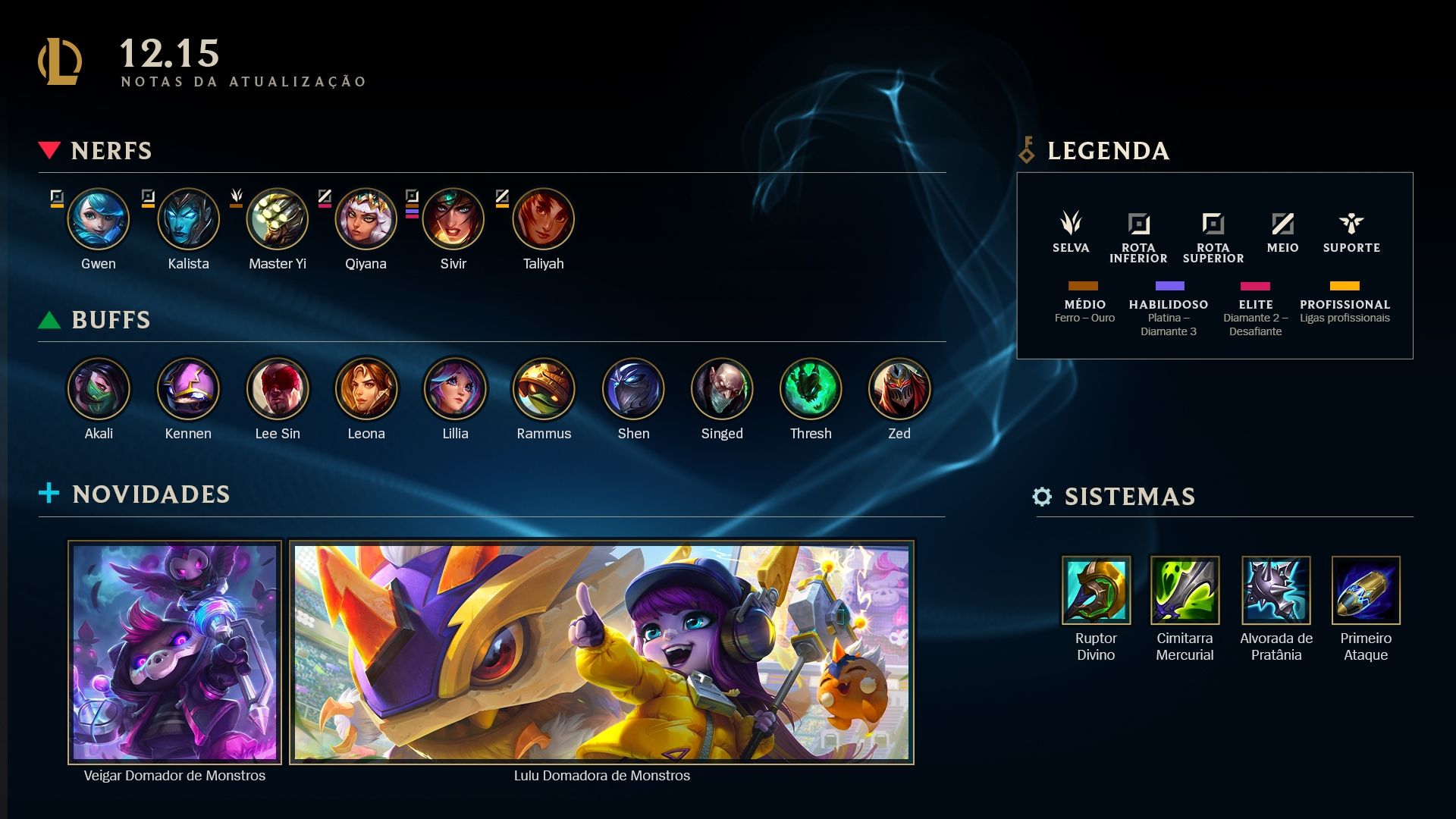Pick the Shen champion icon

[633, 389]
